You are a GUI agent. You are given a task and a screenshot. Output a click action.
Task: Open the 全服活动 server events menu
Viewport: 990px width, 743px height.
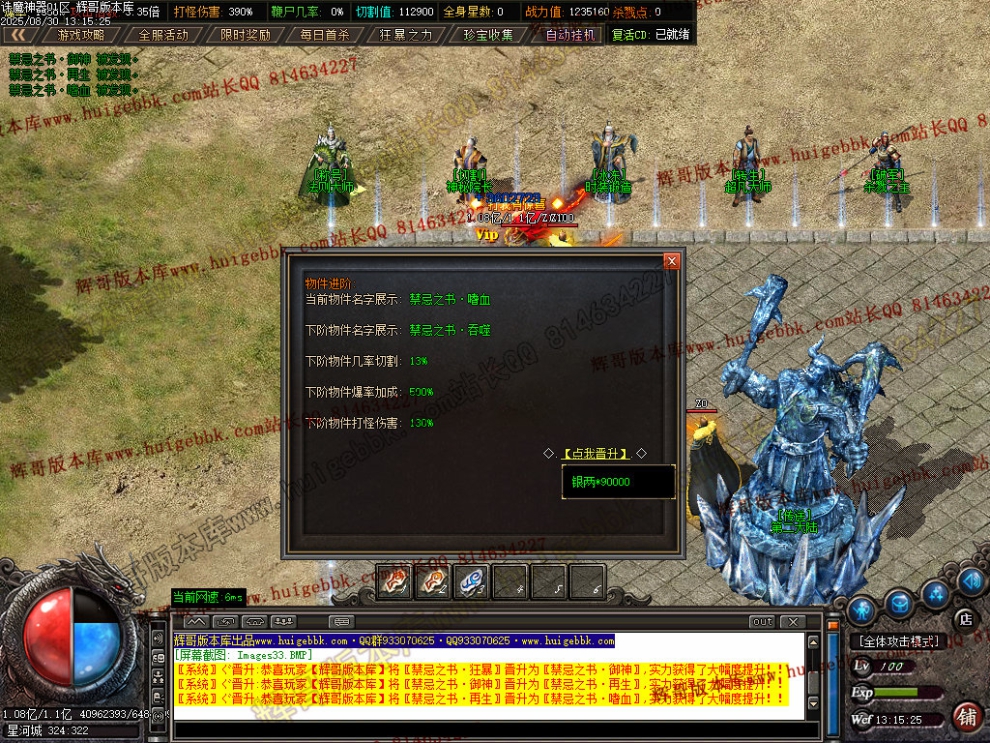(163, 35)
